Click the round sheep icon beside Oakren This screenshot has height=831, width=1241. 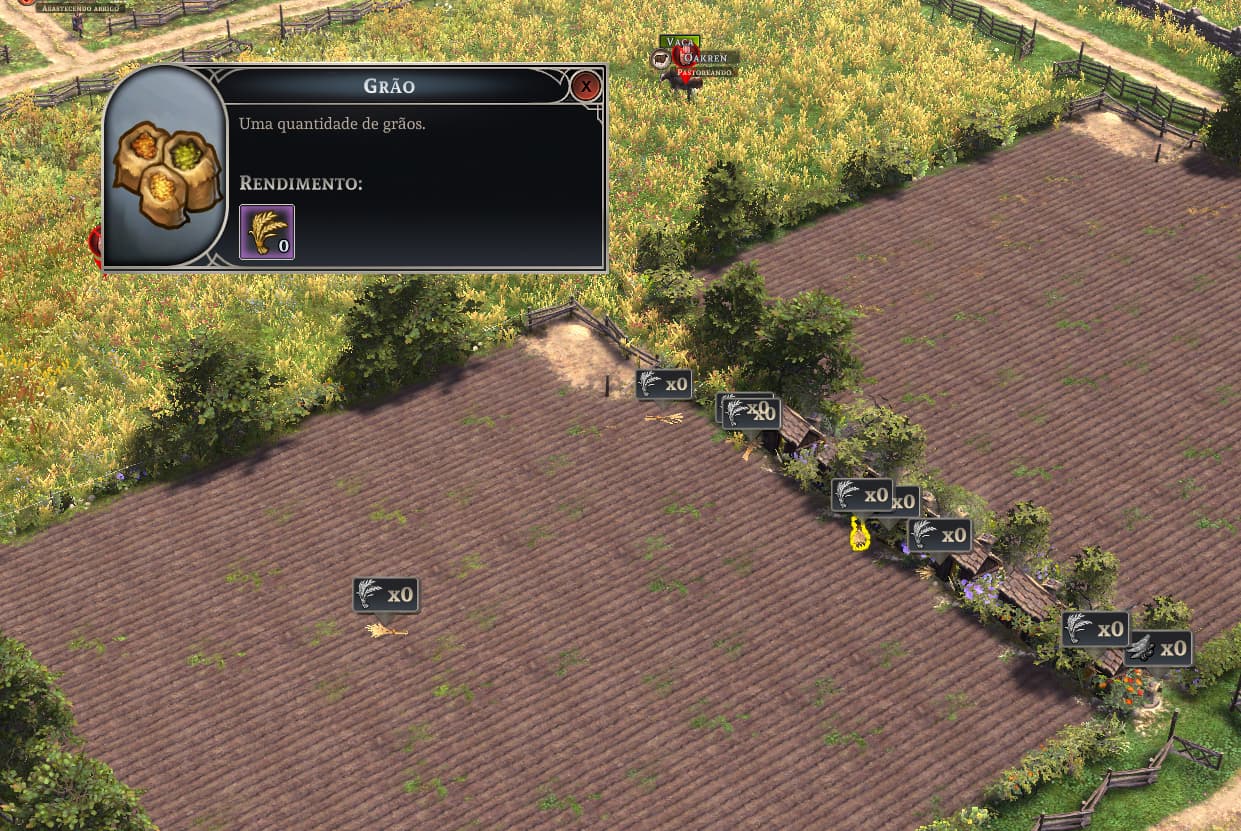pyautogui.click(x=661, y=60)
